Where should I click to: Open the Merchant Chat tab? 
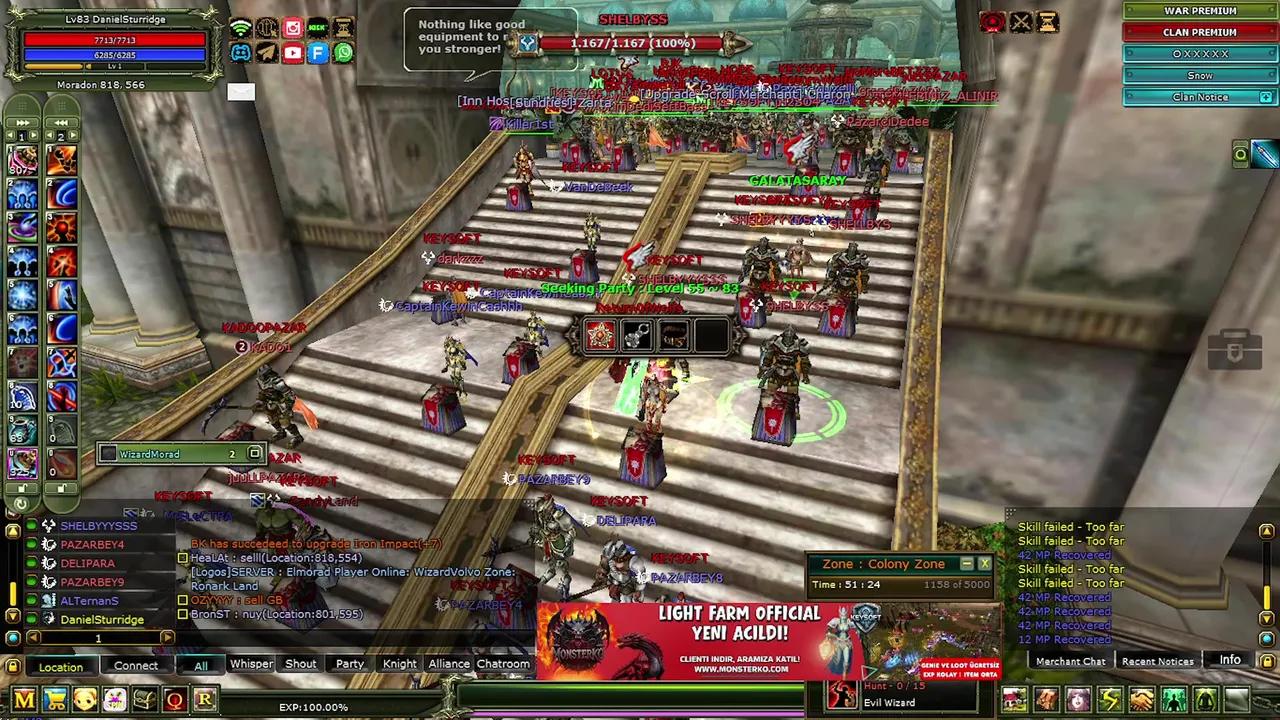tap(1070, 661)
